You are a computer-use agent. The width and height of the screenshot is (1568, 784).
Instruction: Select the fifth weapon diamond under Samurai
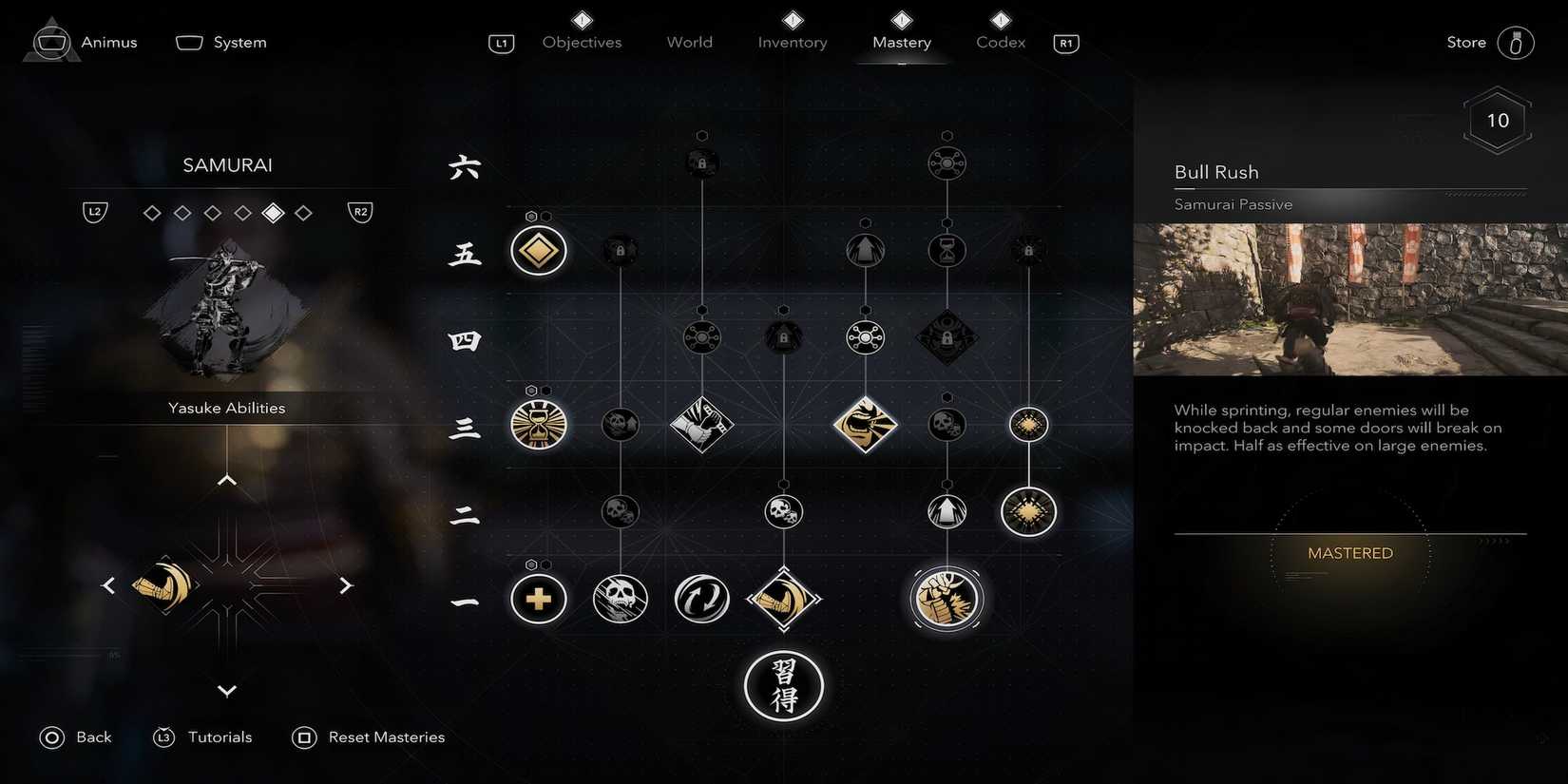click(273, 212)
